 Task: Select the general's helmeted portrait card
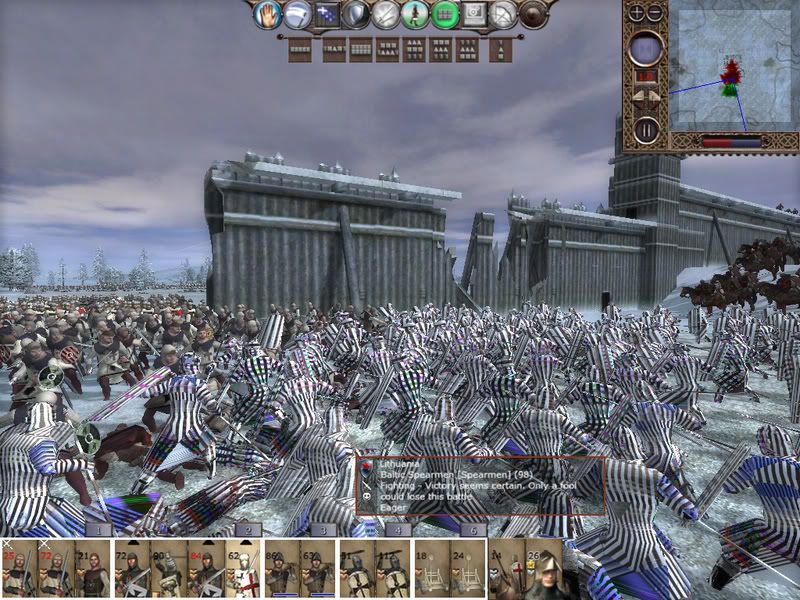[548, 572]
